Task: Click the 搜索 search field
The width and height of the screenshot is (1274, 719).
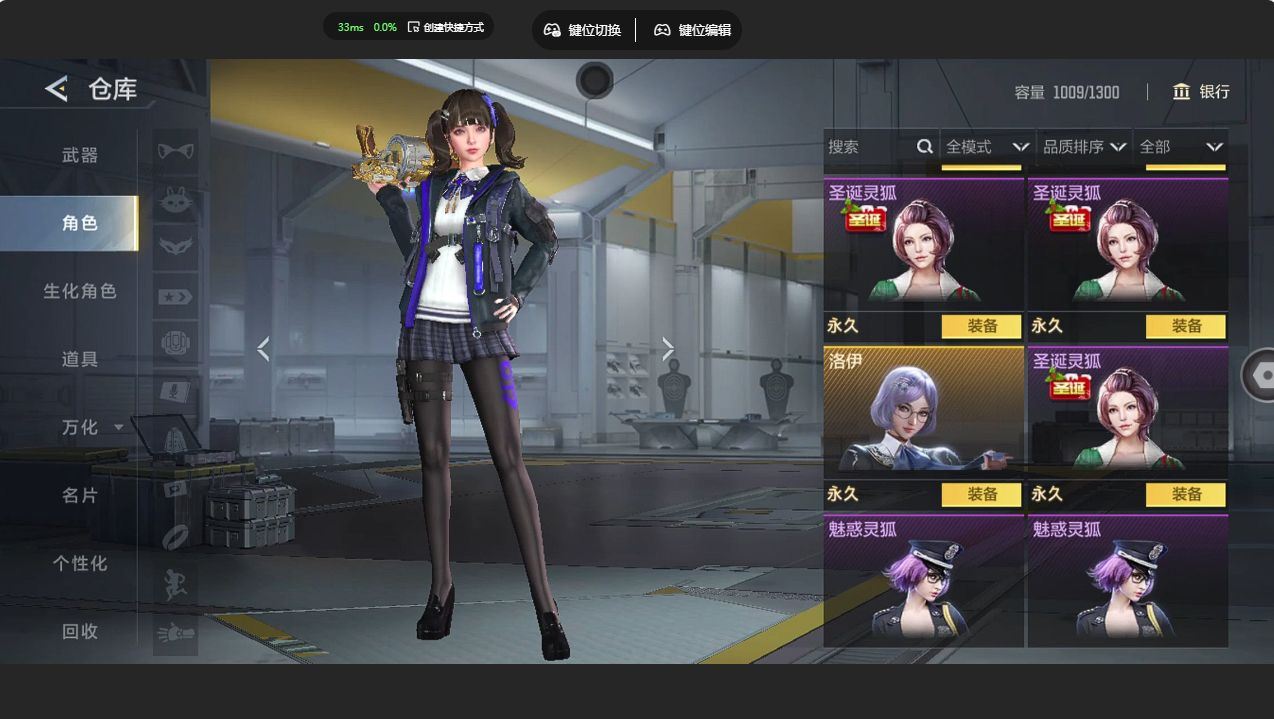Action: click(x=868, y=147)
